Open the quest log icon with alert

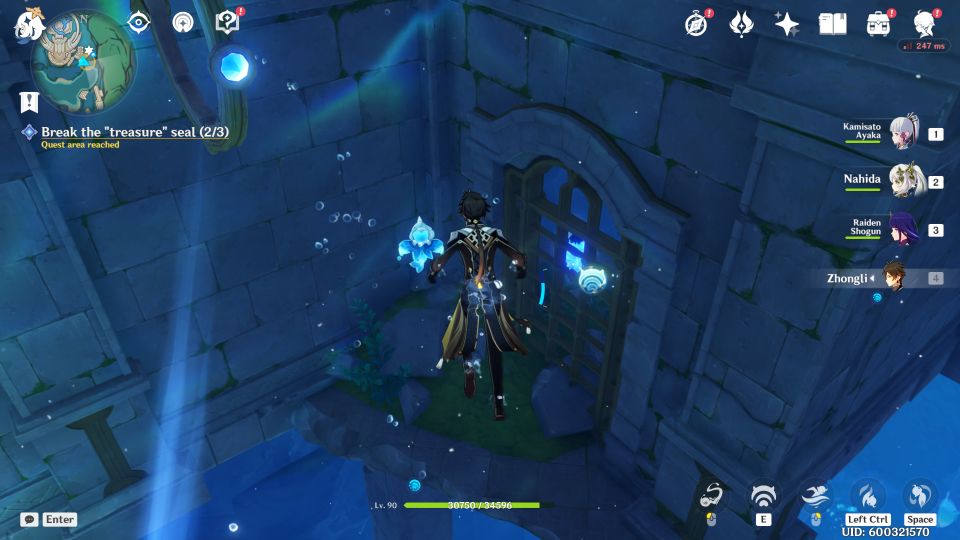(x=228, y=22)
